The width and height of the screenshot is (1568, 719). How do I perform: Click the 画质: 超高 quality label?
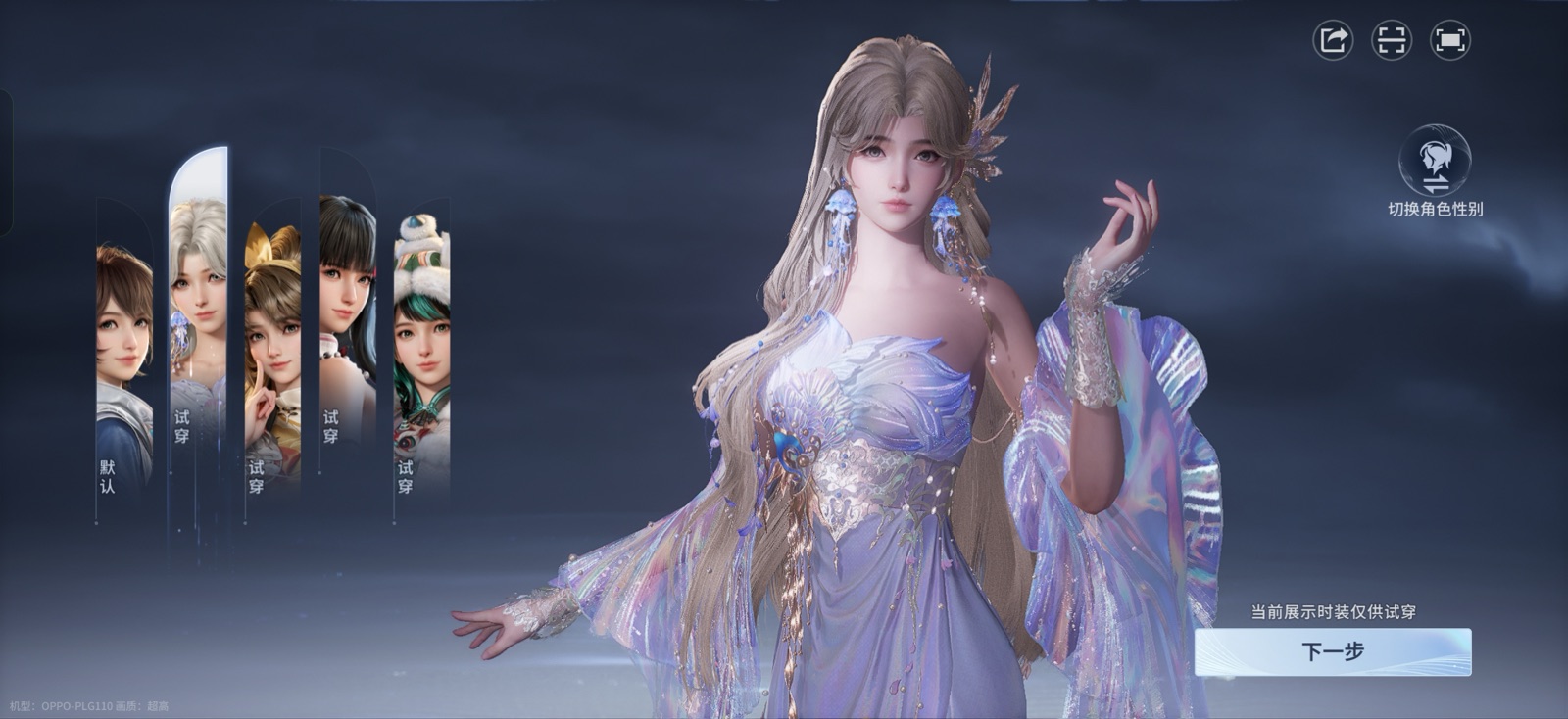tap(142, 704)
